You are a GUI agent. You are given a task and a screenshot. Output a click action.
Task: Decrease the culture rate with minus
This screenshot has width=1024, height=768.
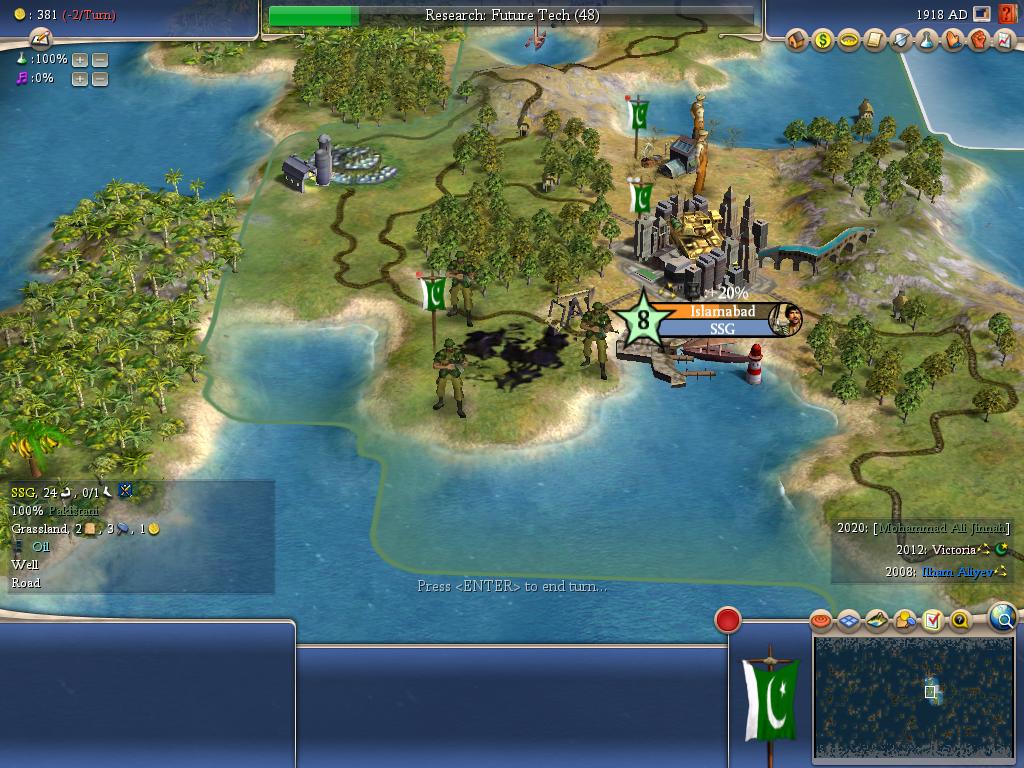click(100, 79)
